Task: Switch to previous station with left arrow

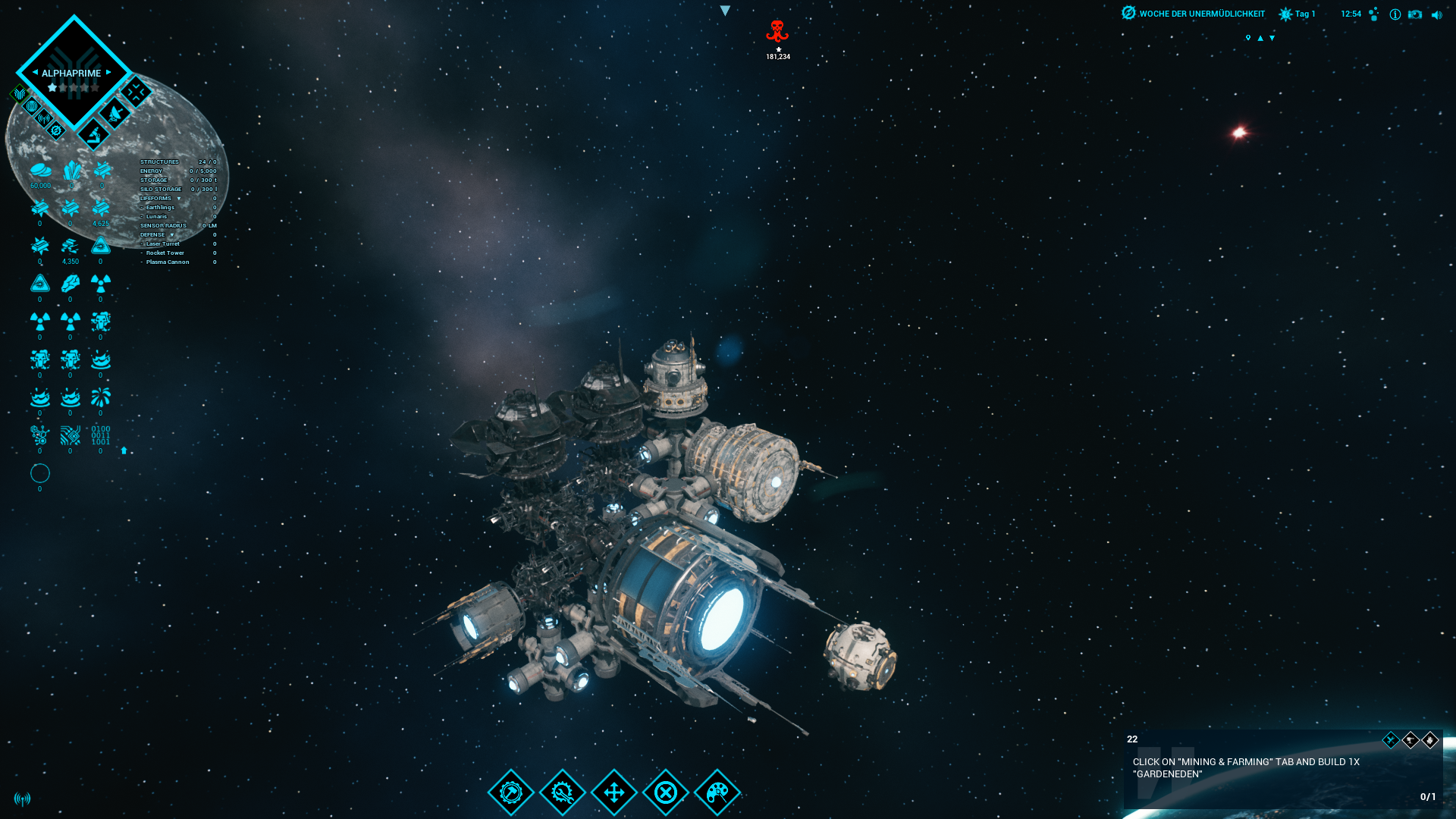Action: (35, 73)
